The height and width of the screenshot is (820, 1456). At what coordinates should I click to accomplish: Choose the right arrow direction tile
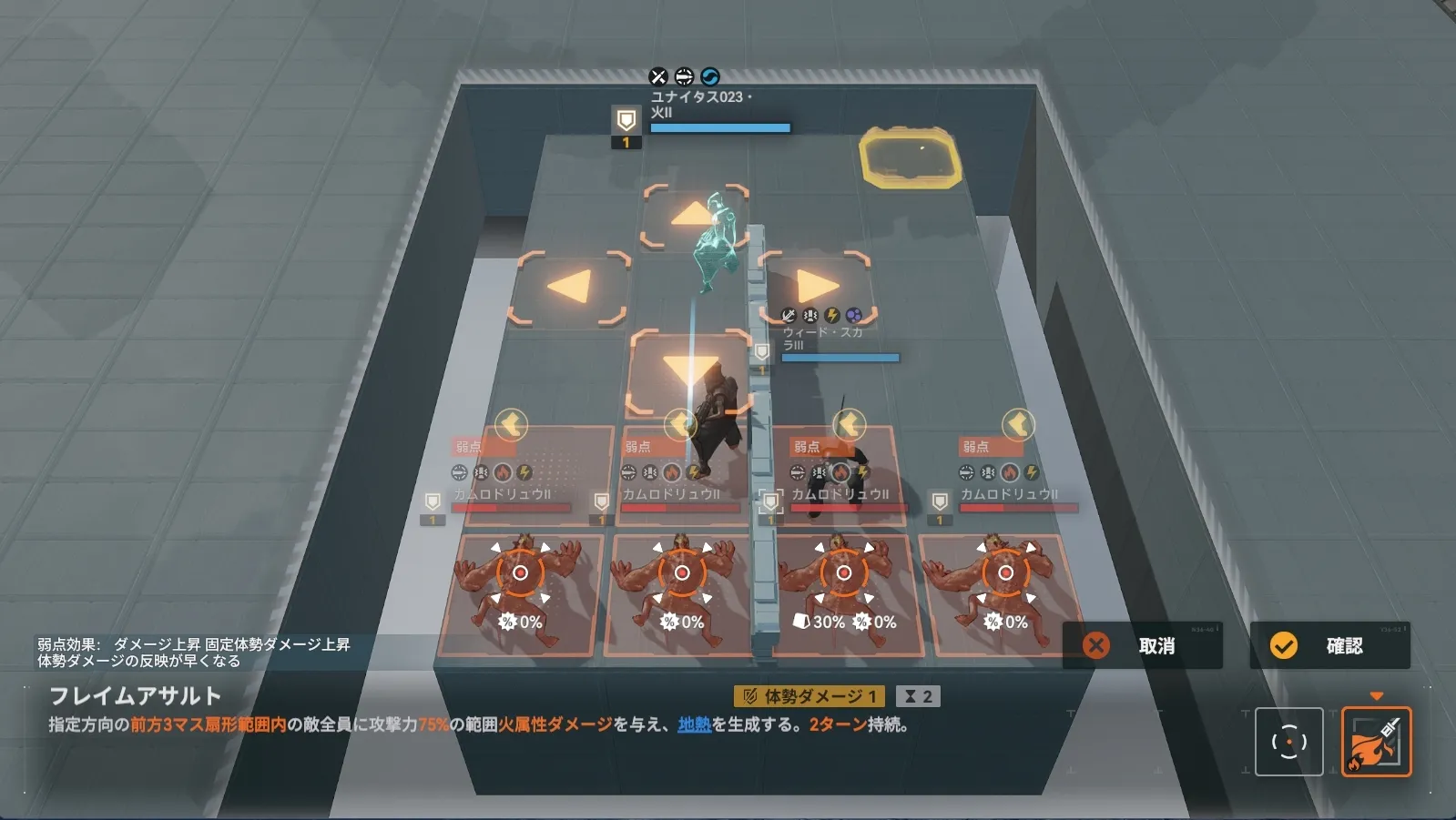point(816,286)
